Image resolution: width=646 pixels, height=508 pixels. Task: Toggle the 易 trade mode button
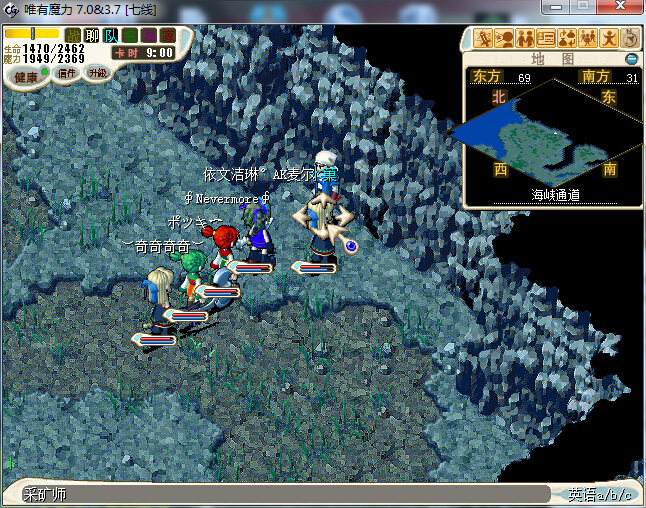[x=147, y=35]
